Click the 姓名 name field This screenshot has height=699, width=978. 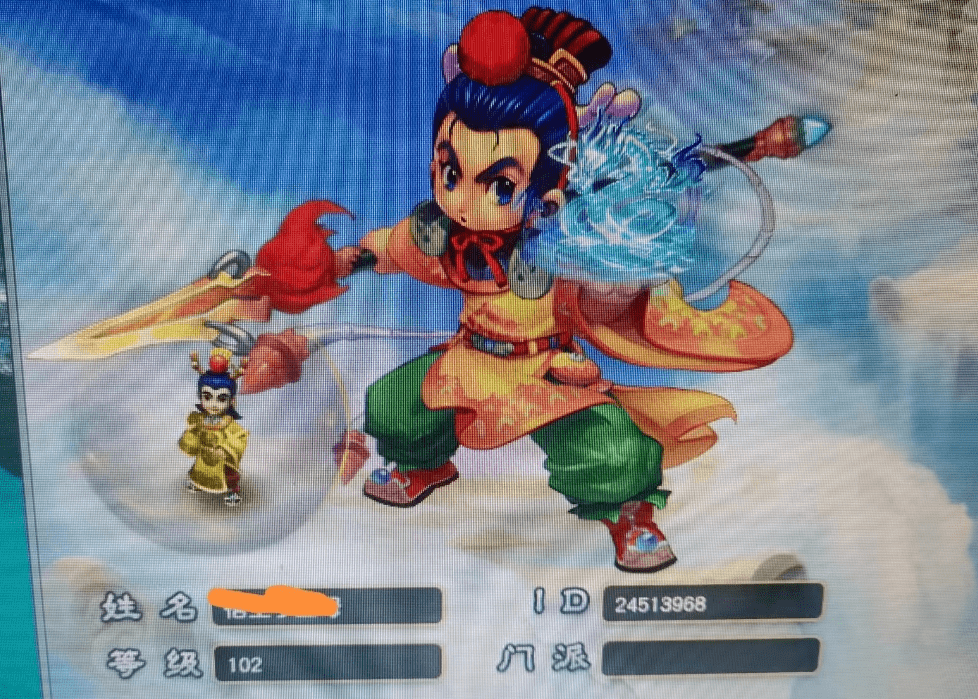click(326, 606)
